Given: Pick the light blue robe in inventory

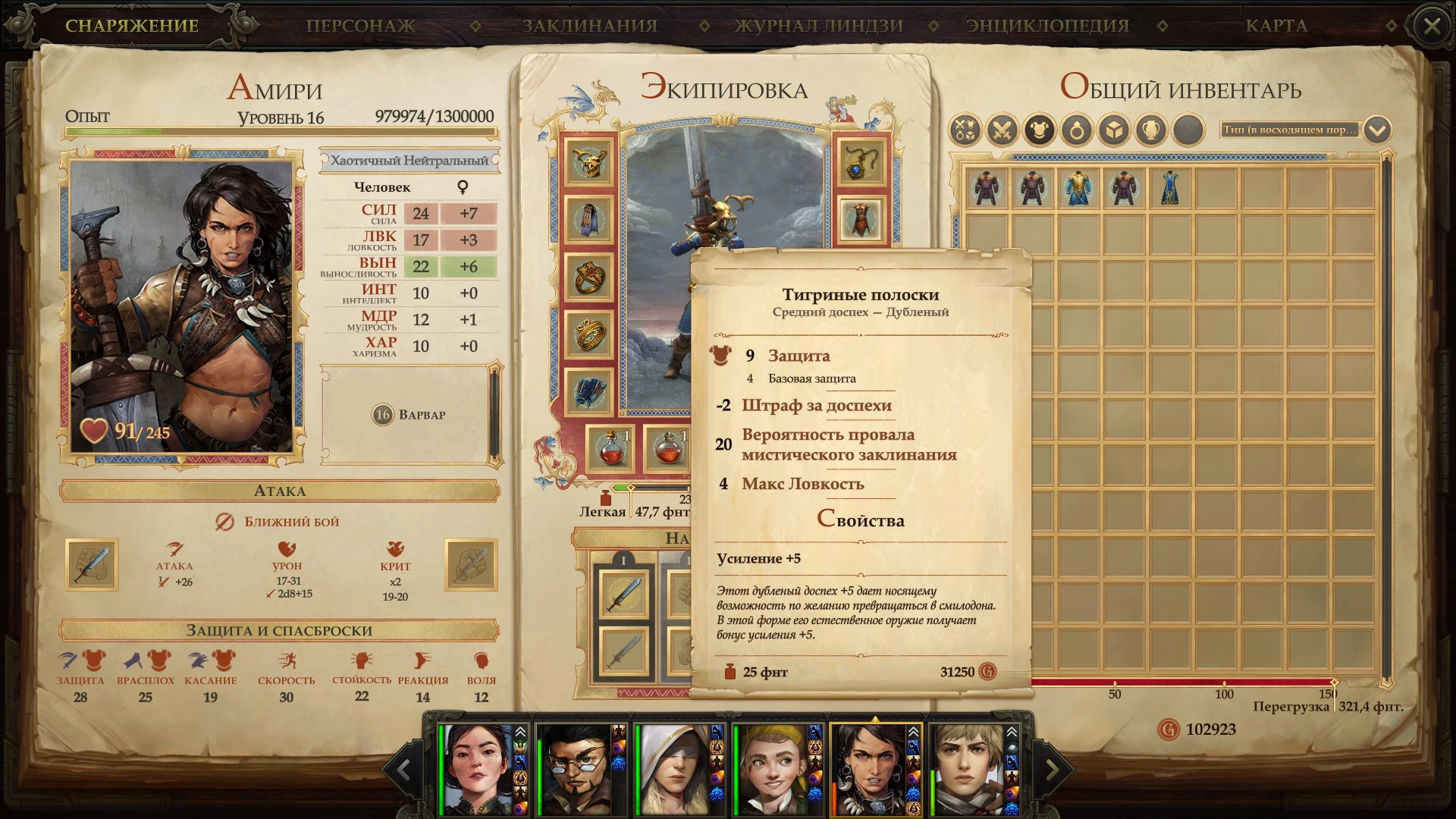Looking at the screenshot, I should pos(1078,188).
